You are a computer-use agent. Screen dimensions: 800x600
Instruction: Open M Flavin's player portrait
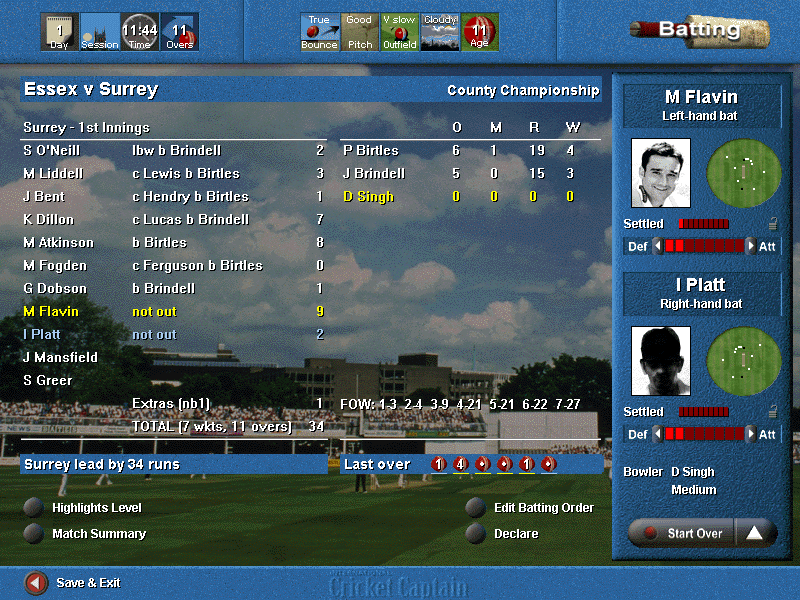point(660,173)
